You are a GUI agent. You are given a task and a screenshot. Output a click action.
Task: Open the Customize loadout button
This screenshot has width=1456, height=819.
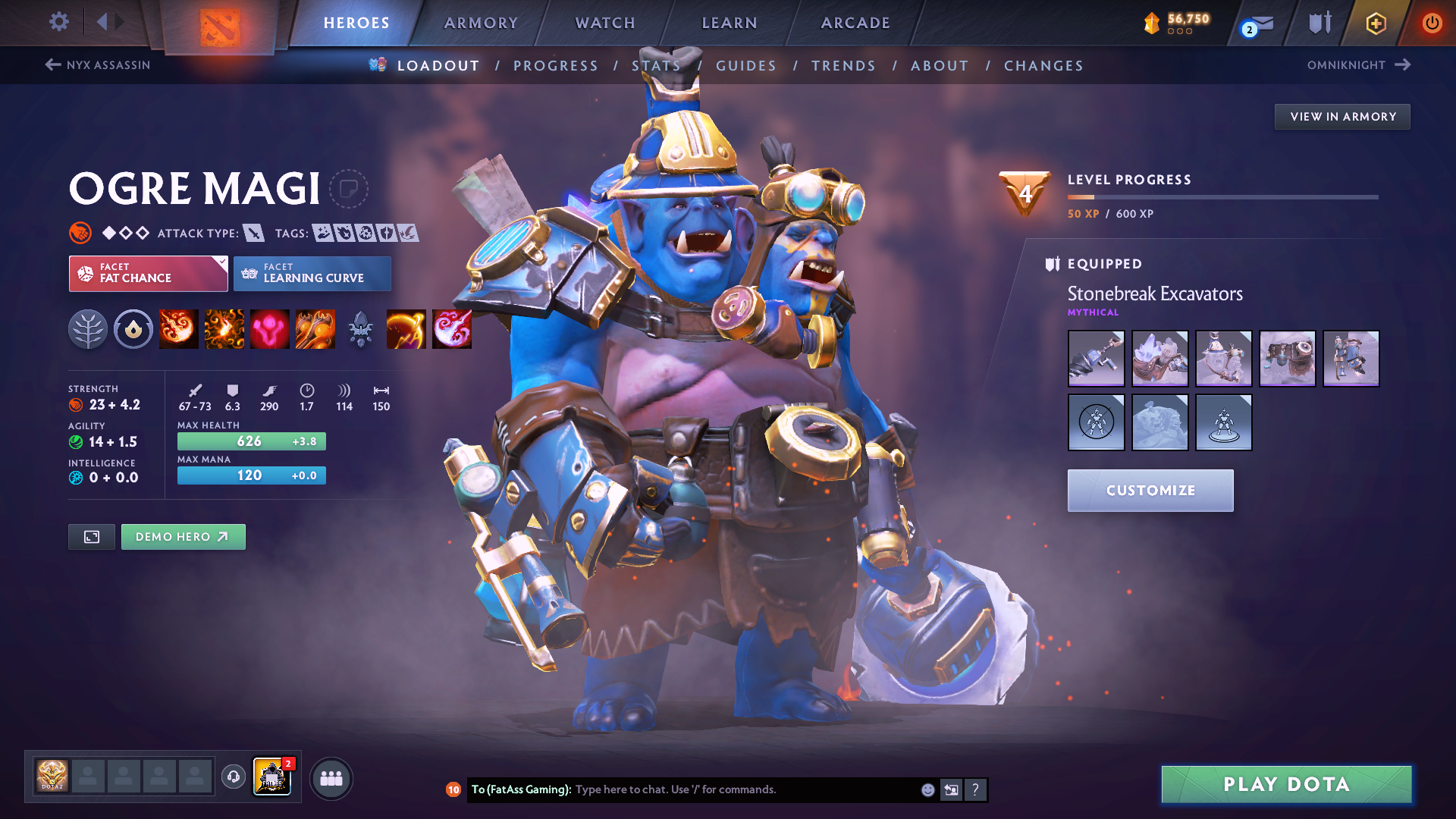pos(1150,491)
